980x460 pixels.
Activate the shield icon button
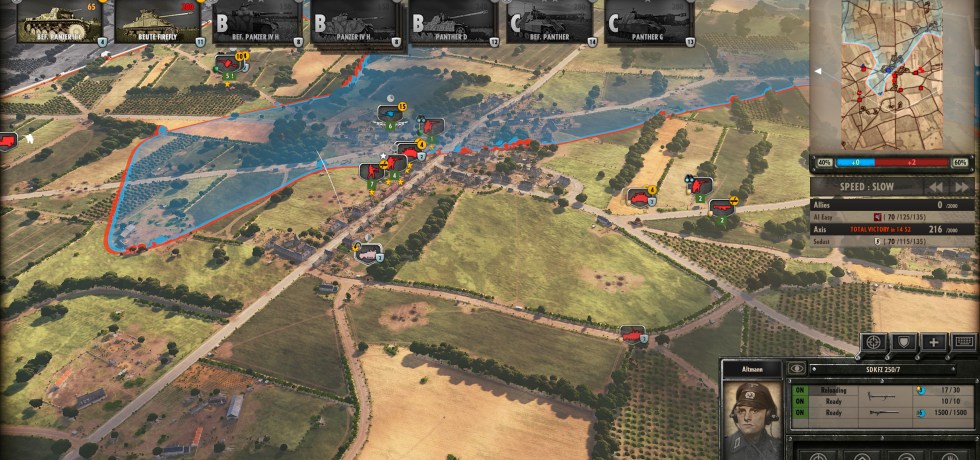coord(904,343)
